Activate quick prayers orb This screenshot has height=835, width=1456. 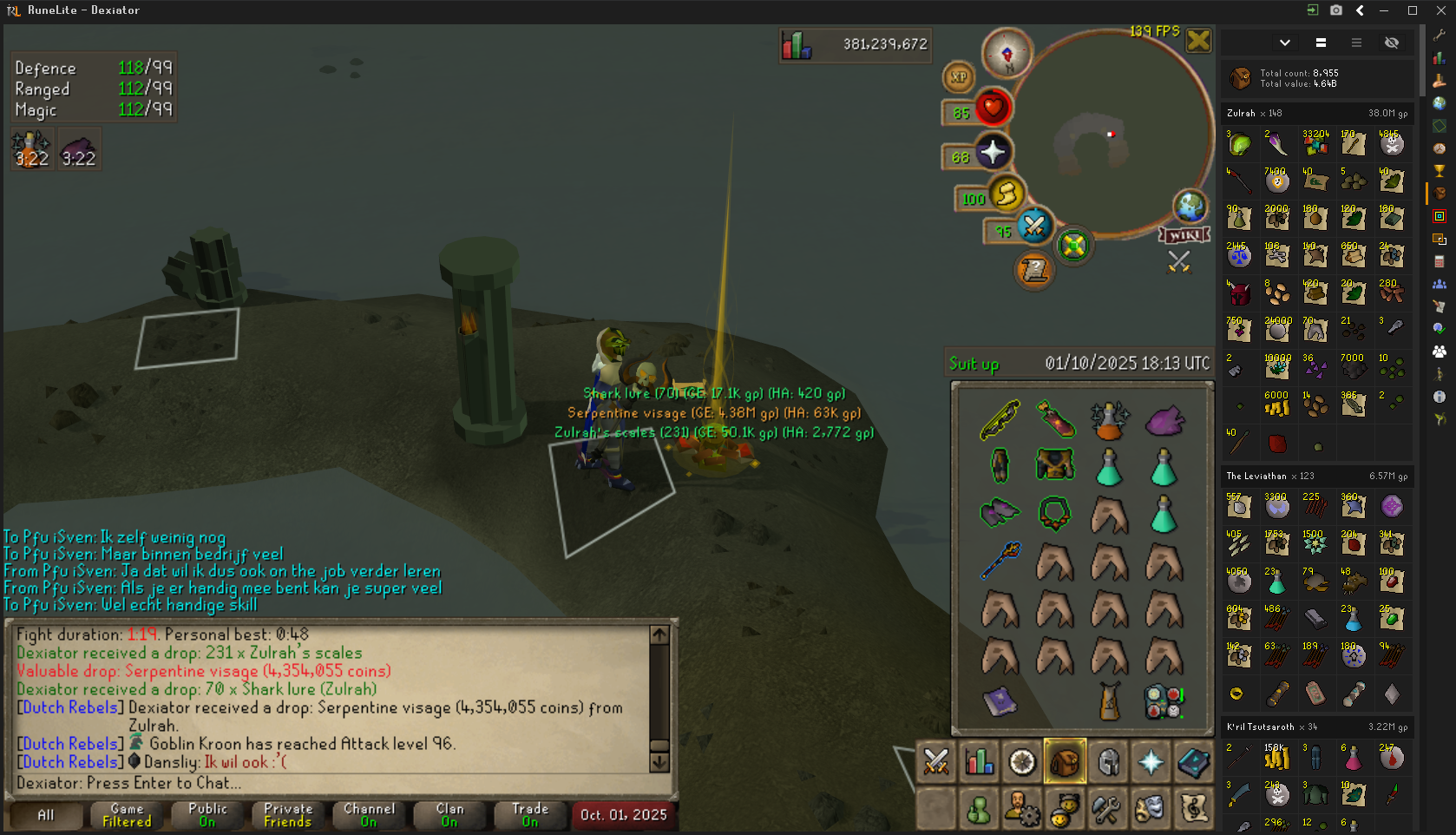point(993,153)
